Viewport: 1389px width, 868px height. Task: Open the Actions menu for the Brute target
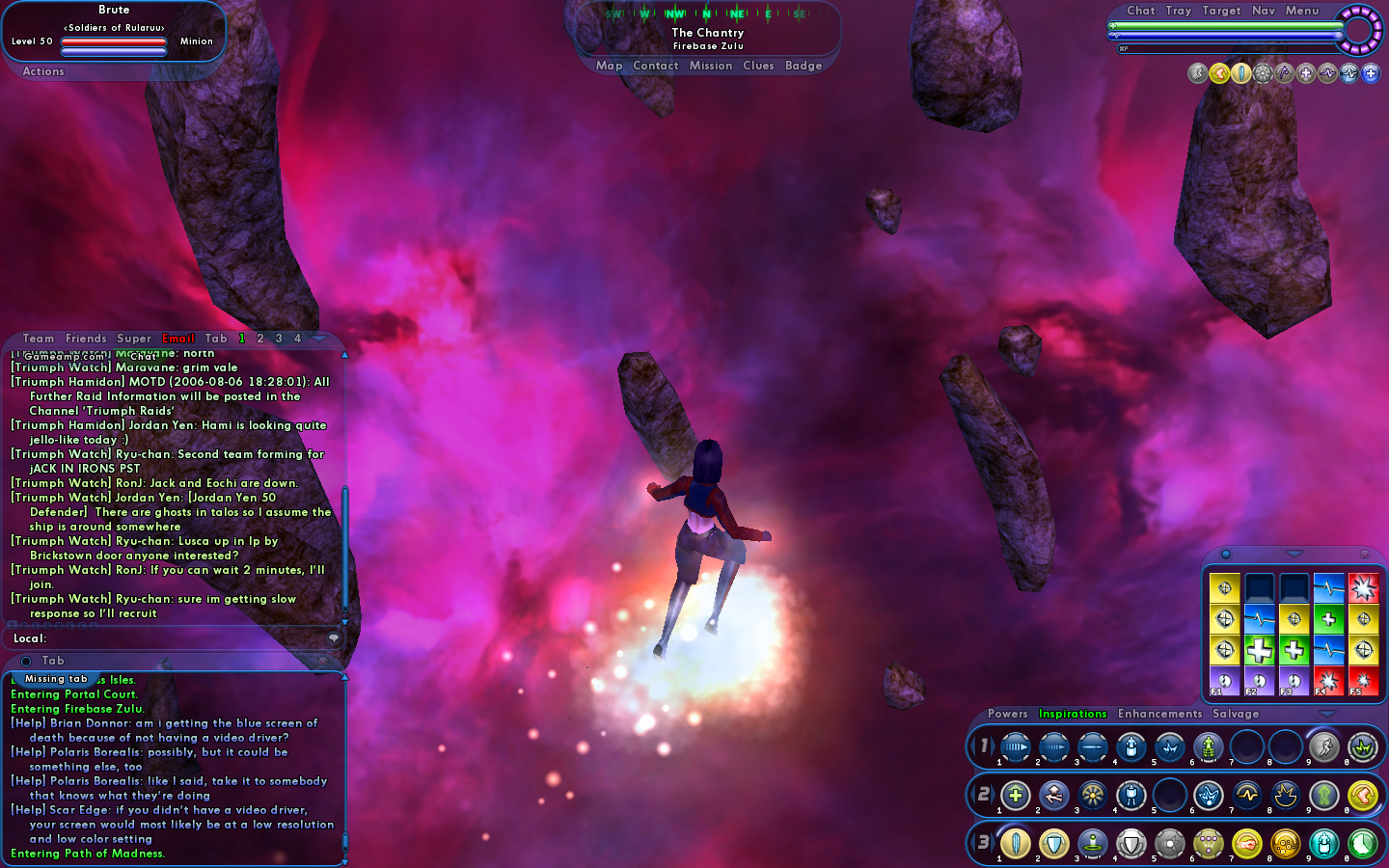[43, 71]
